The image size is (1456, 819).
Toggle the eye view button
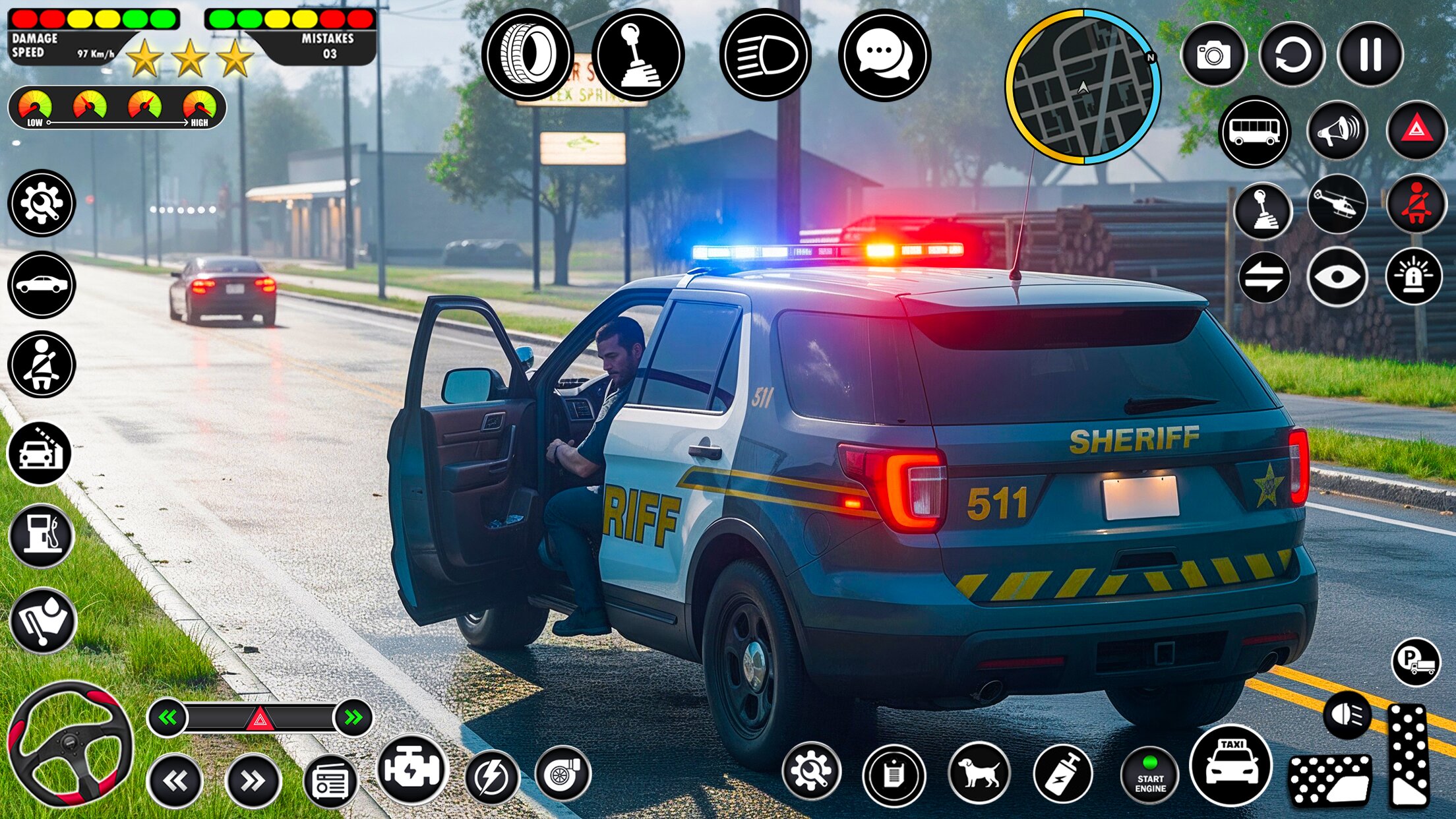click(x=1337, y=277)
